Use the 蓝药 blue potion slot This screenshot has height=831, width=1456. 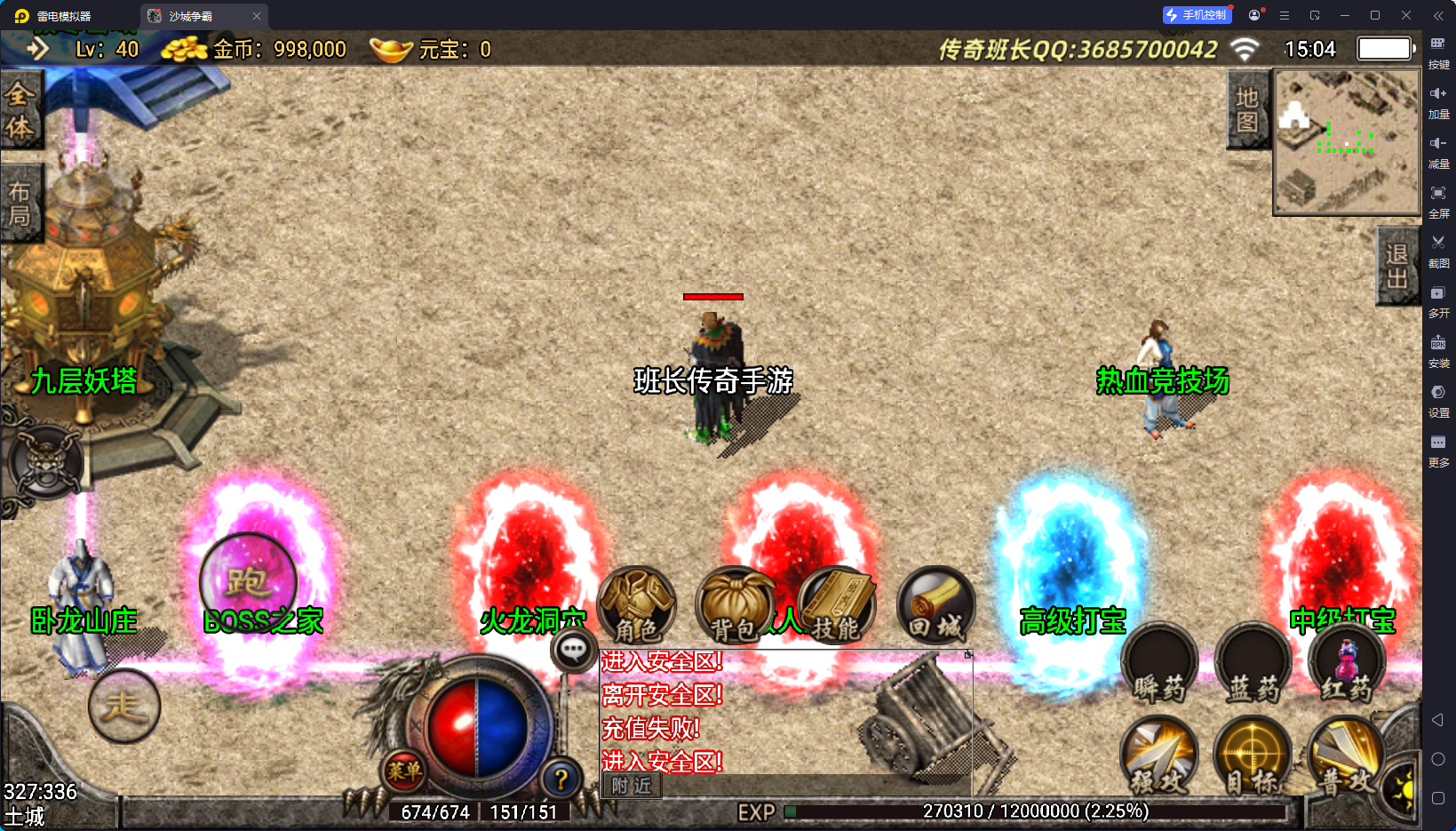(x=1253, y=665)
